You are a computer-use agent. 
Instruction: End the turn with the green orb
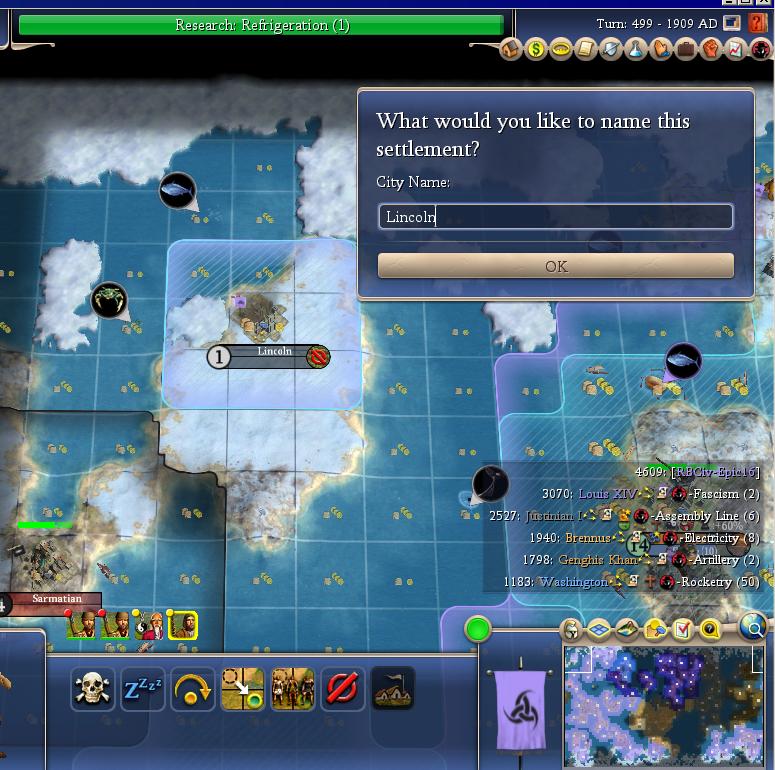click(x=478, y=629)
